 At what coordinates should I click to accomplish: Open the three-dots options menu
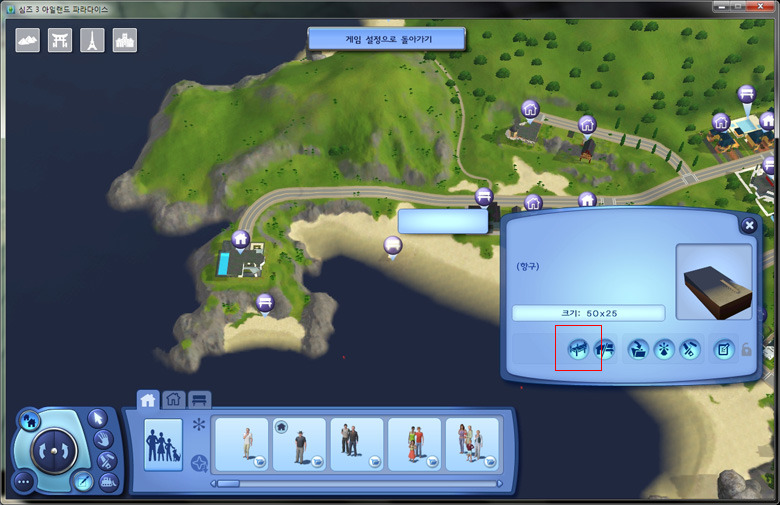pyautogui.click(x=24, y=481)
